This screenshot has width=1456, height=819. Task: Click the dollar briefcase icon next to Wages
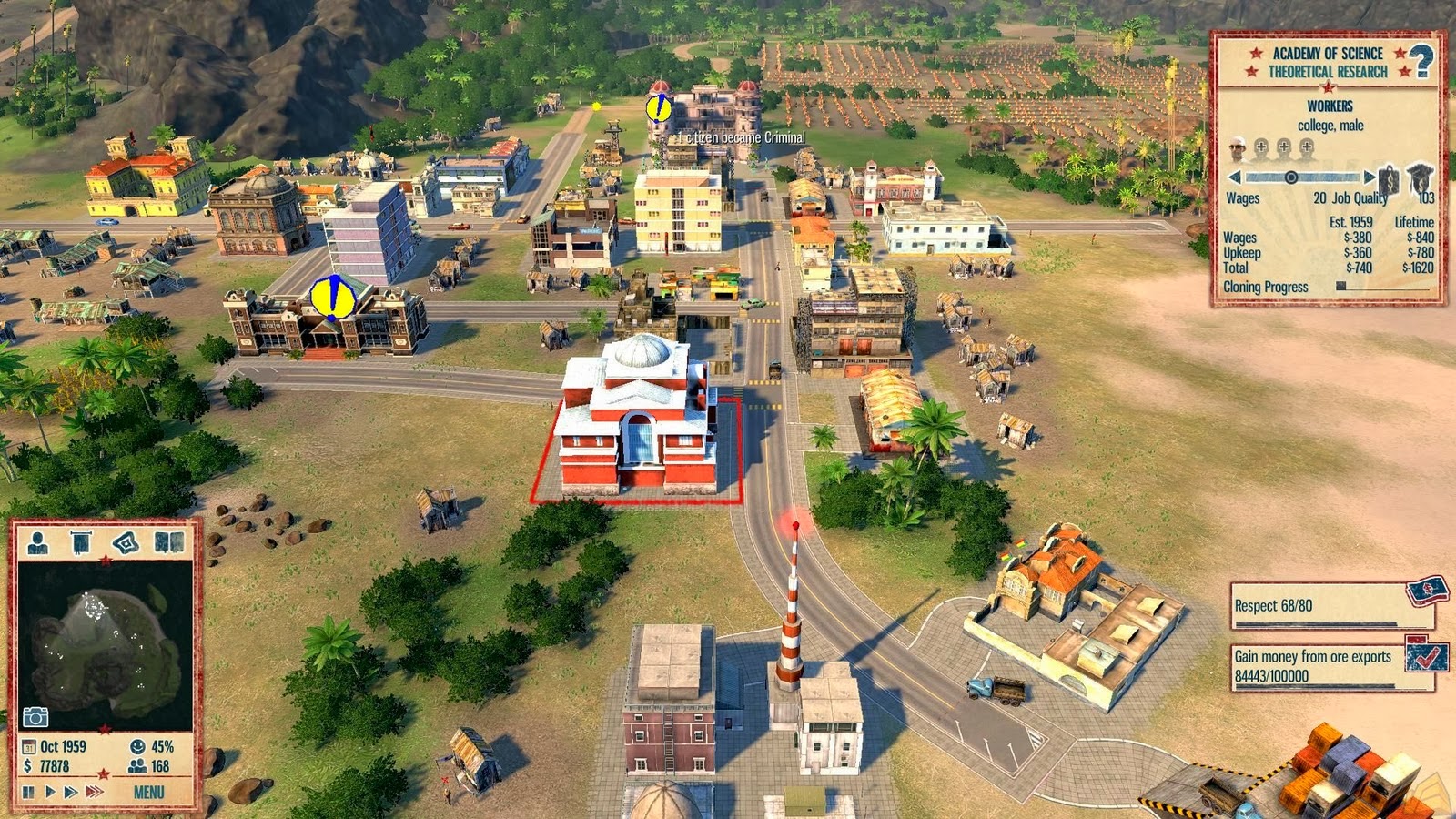tap(1389, 180)
